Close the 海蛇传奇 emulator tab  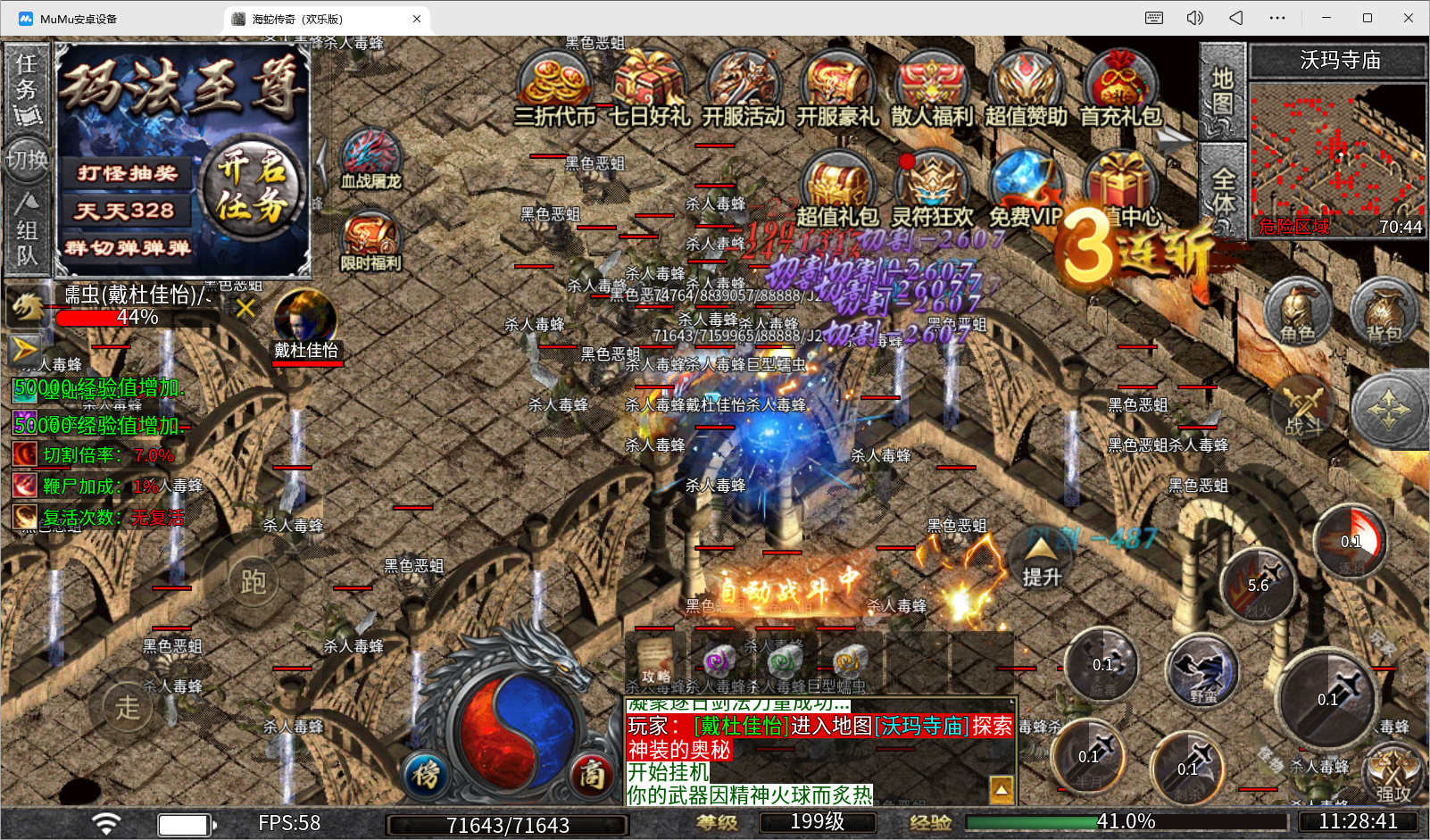pos(417,19)
